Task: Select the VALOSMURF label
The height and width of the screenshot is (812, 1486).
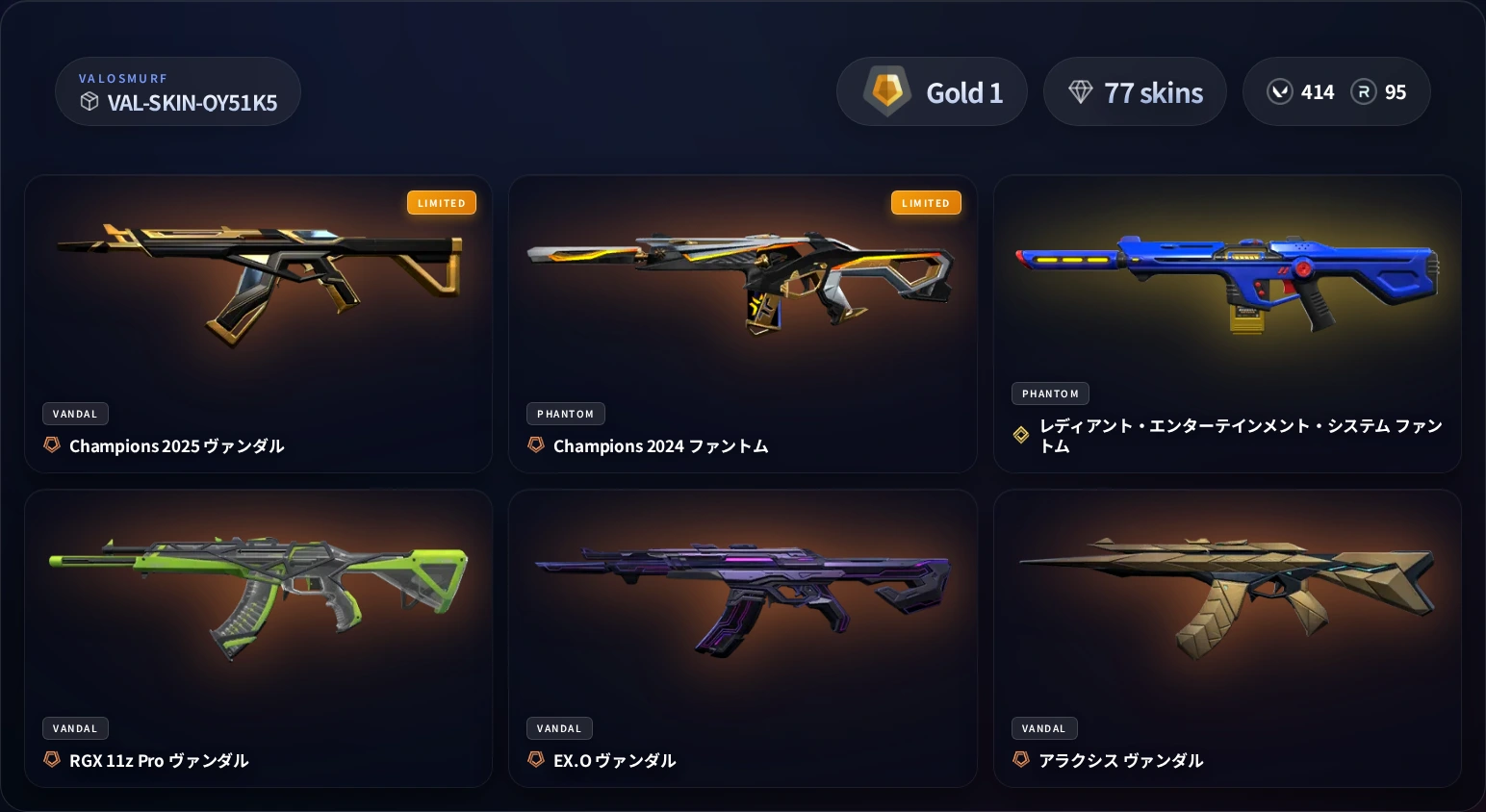Action: pos(123,78)
